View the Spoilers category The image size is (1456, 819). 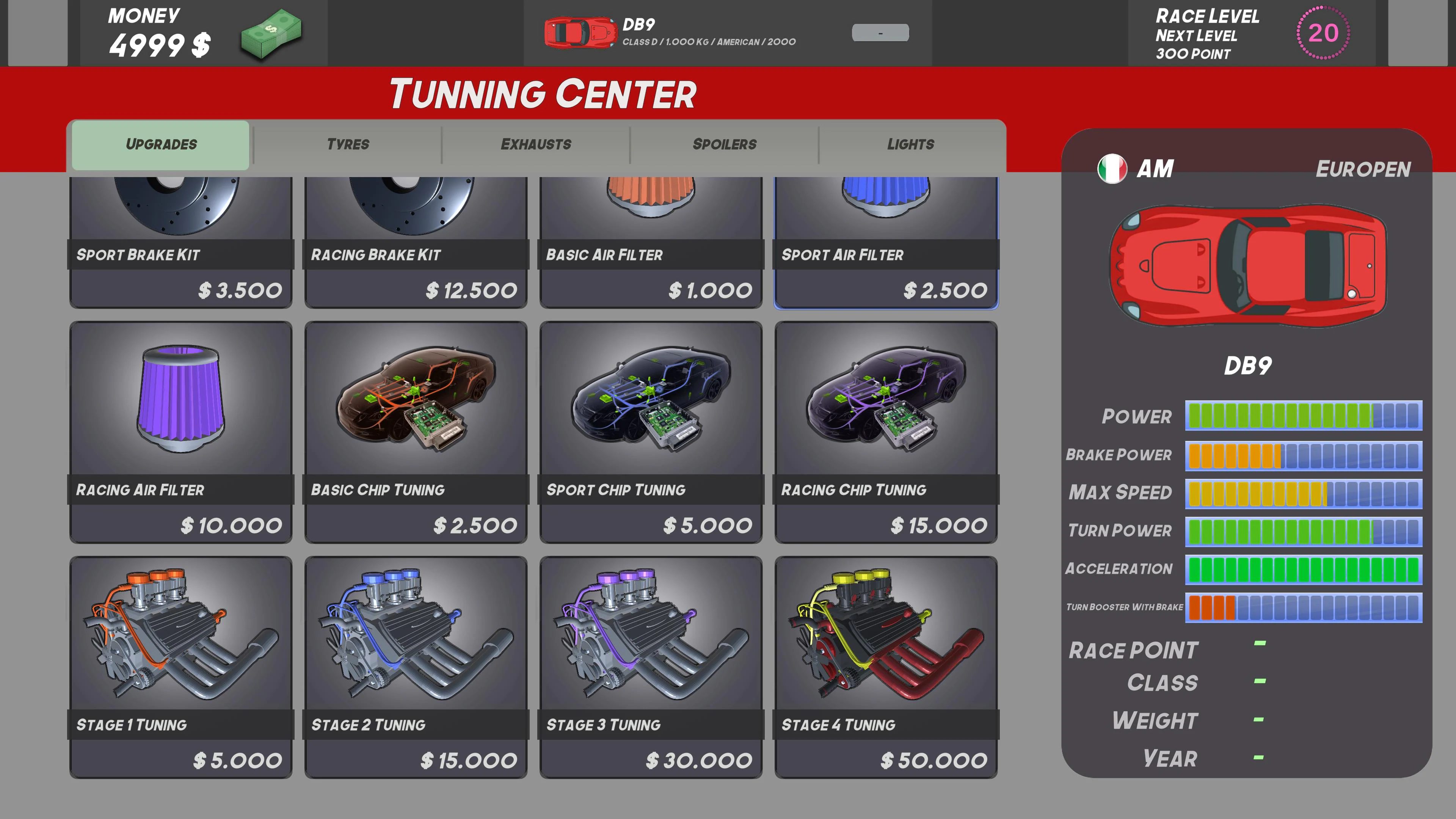coord(725,144)
